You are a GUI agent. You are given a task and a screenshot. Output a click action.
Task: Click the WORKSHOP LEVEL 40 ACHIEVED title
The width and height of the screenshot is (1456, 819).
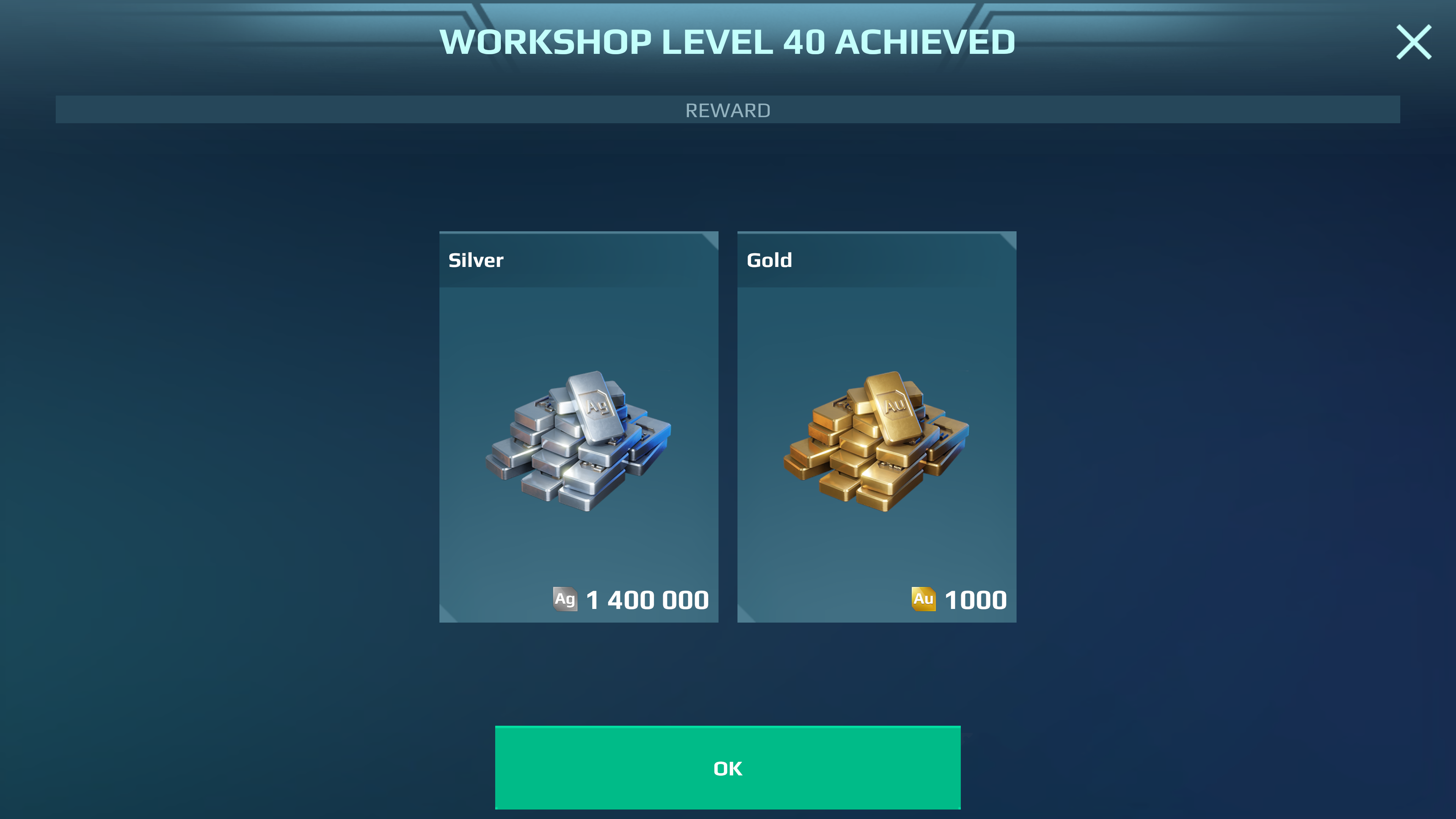[728, 41]
